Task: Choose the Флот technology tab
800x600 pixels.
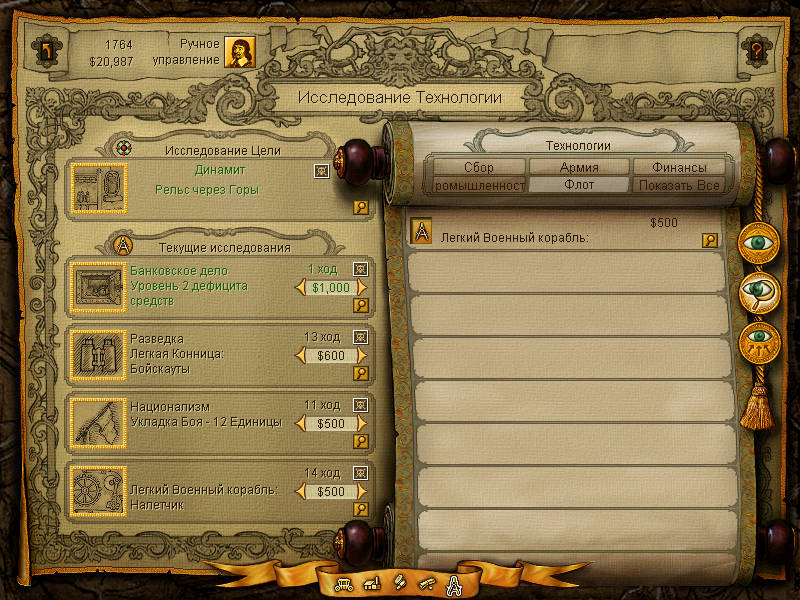Action: [579, 185]
